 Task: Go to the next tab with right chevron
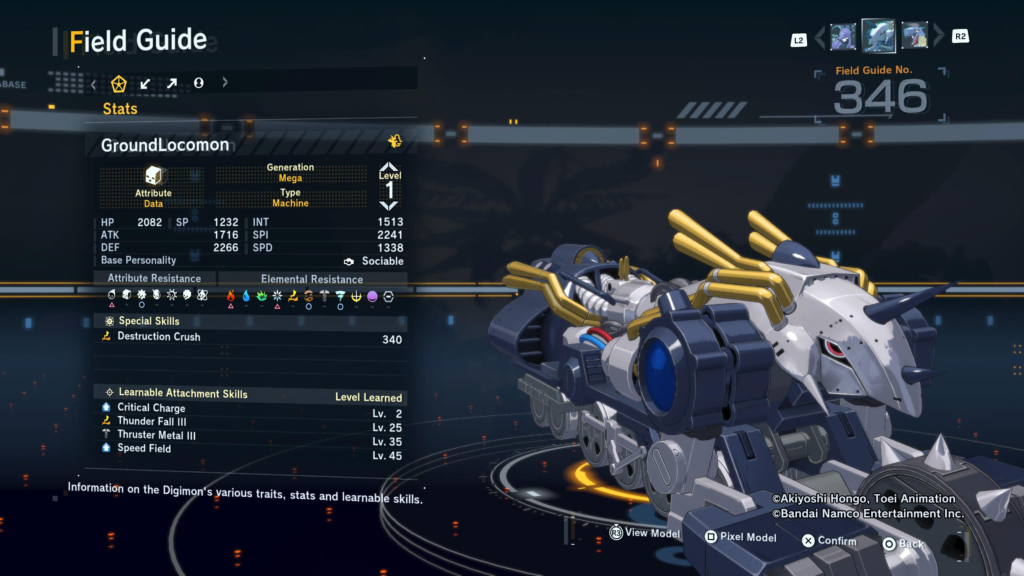225,83
